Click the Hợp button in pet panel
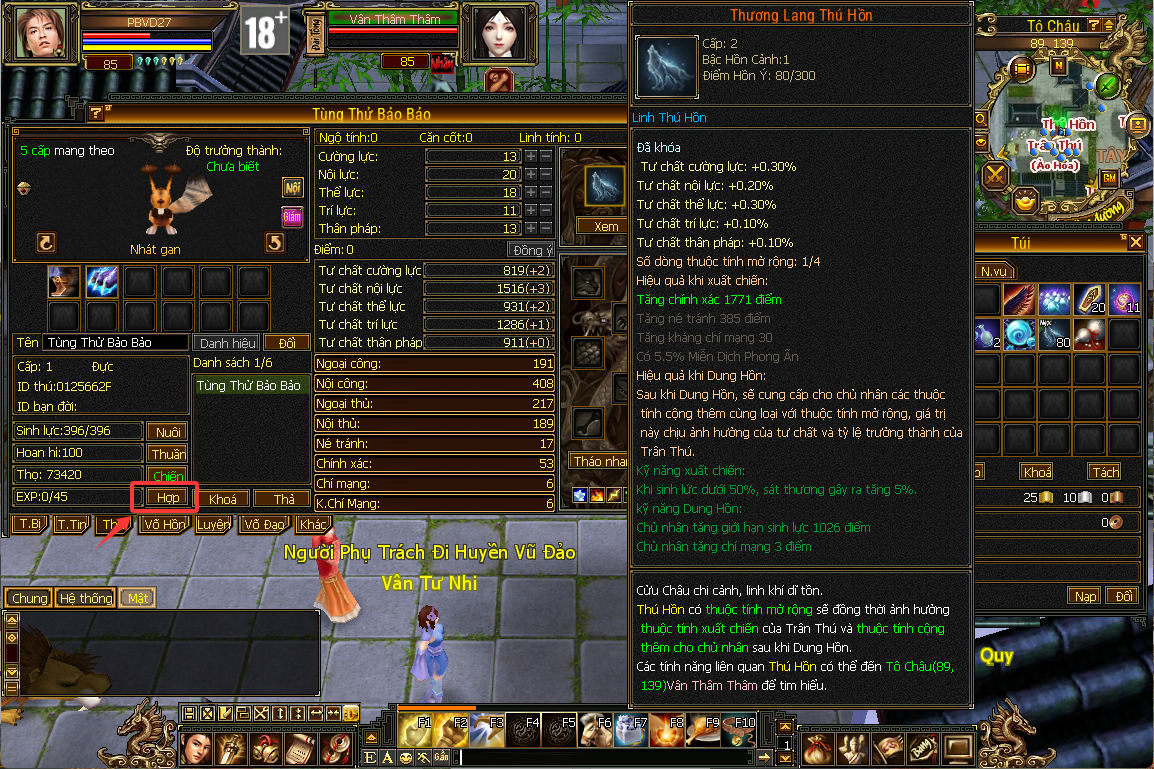 point(167,497)
